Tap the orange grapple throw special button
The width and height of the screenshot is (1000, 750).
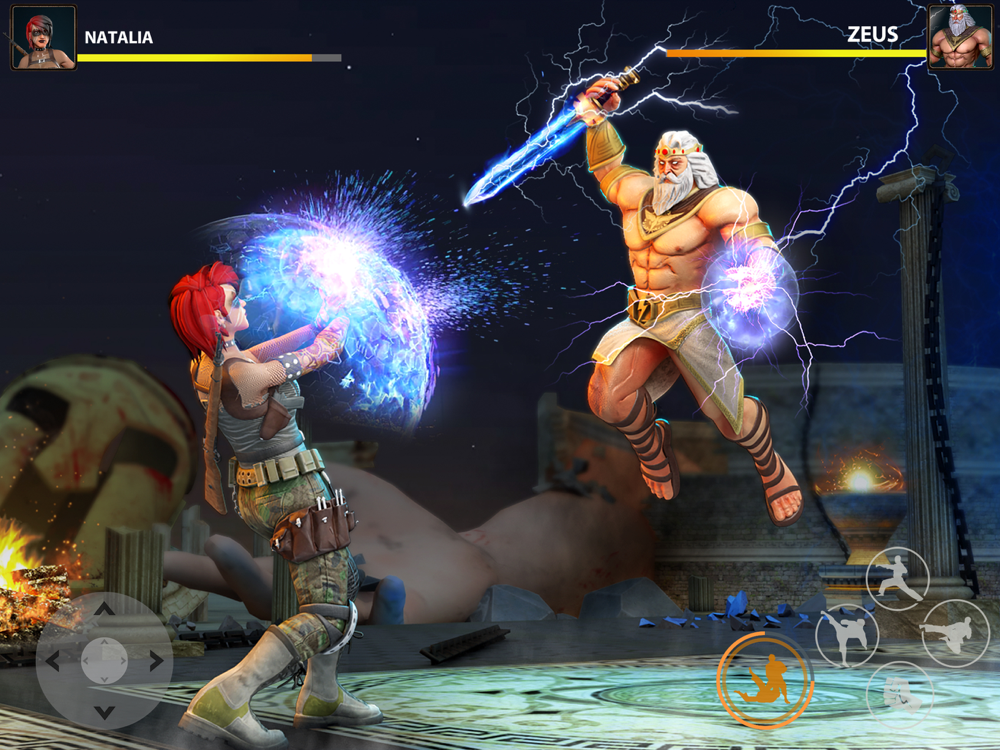point(765,680)
